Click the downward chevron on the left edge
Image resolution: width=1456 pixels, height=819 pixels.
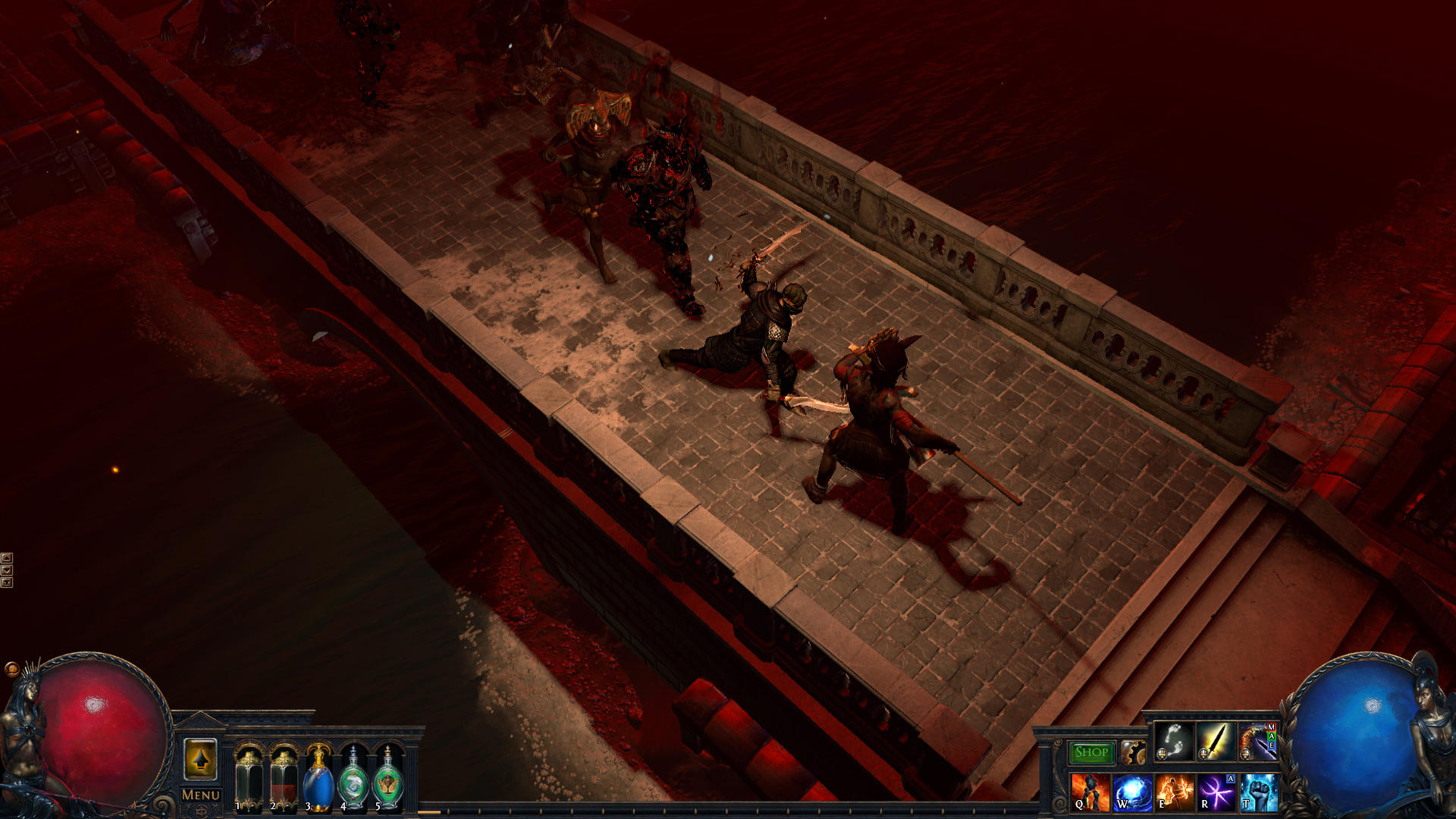tap(6, 570)
